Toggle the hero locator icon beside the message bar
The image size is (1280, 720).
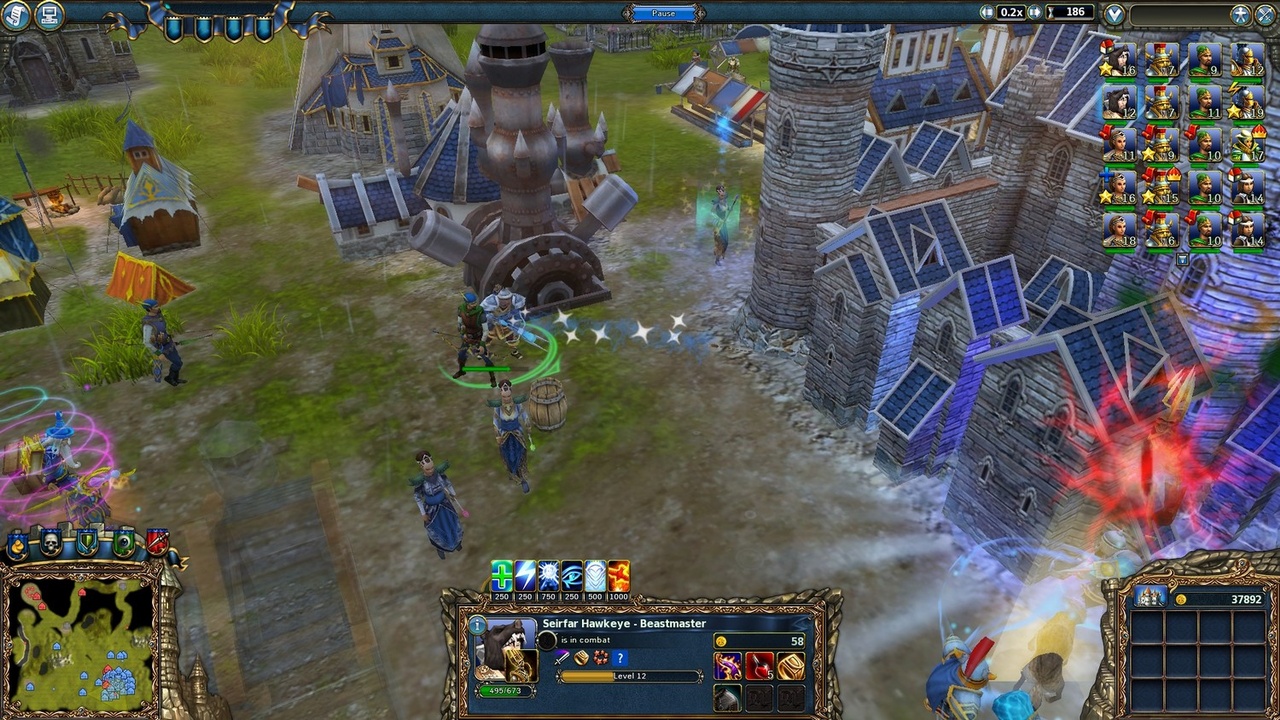pos(1239,13)
